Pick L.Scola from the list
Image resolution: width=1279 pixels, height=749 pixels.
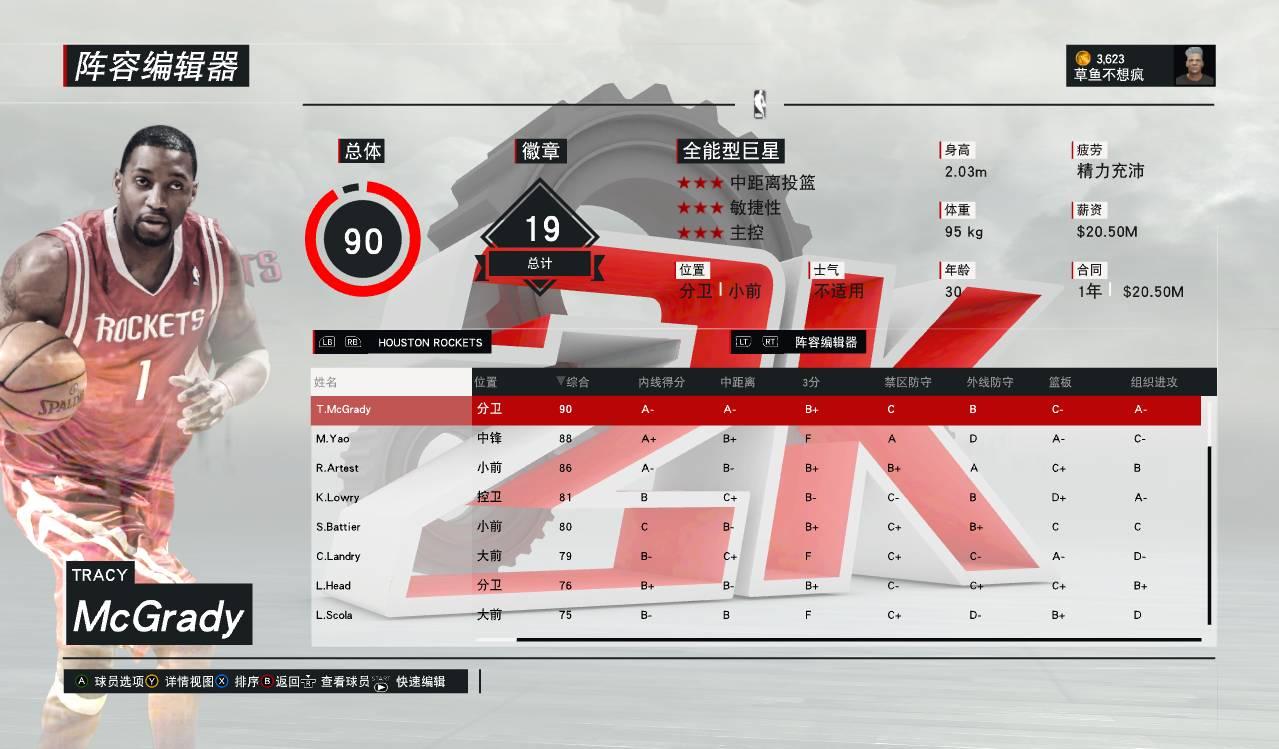tap(334, 615)
